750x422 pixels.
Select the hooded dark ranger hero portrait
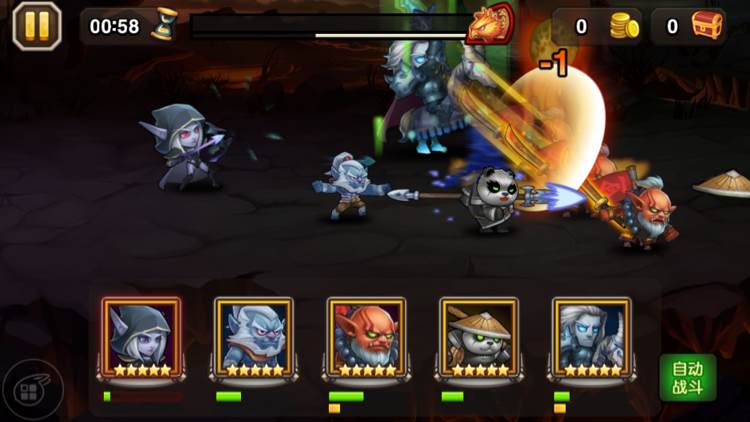tap(141, 336)
